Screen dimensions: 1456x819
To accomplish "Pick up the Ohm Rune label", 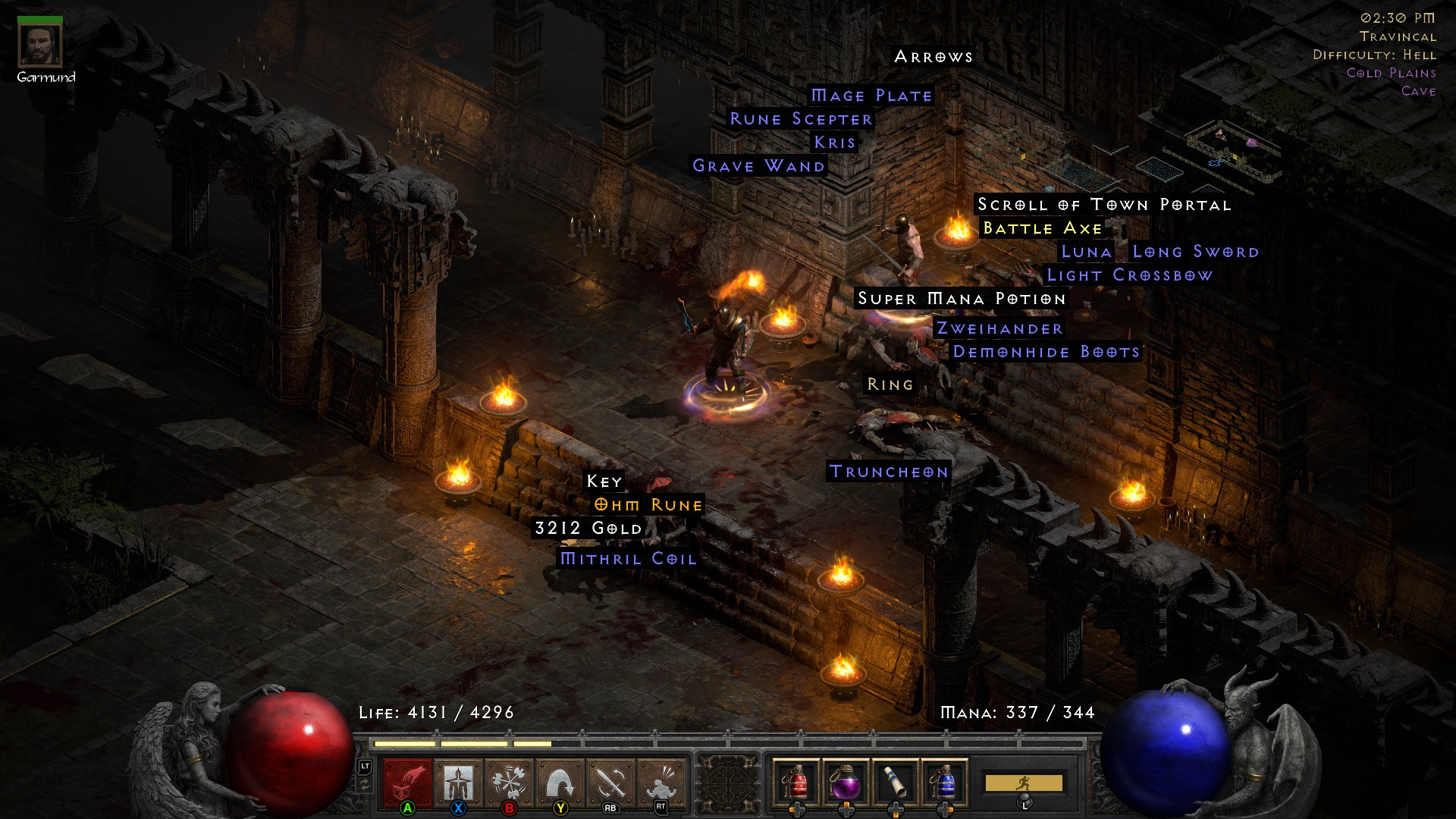I will pos(648,505).
